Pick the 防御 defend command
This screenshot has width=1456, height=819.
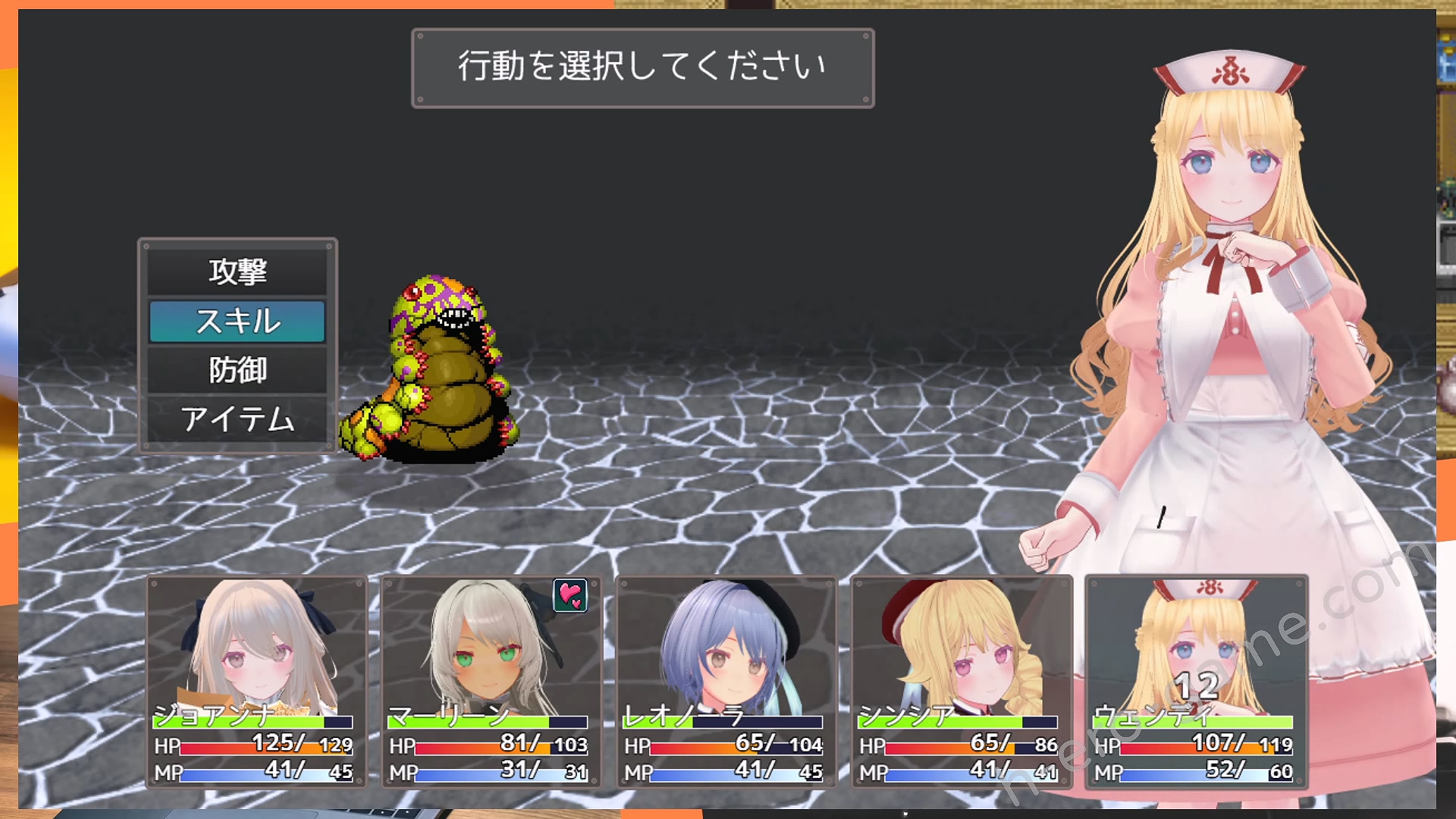[237, 371]
